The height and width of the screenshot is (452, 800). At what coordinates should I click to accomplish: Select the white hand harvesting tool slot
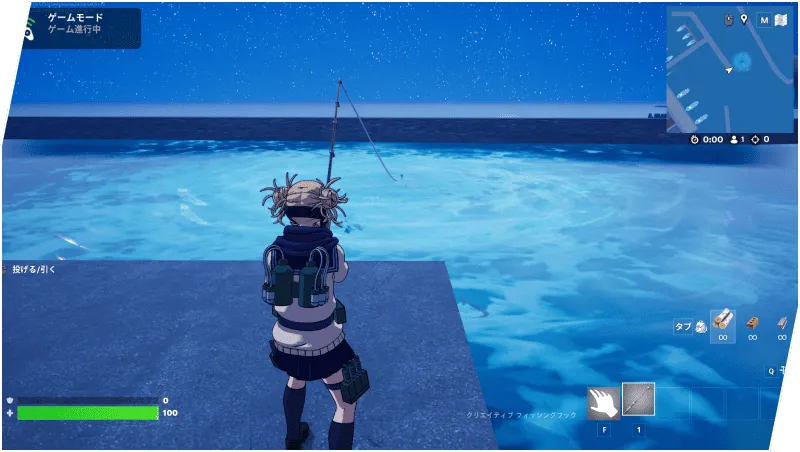click(603, 401)
